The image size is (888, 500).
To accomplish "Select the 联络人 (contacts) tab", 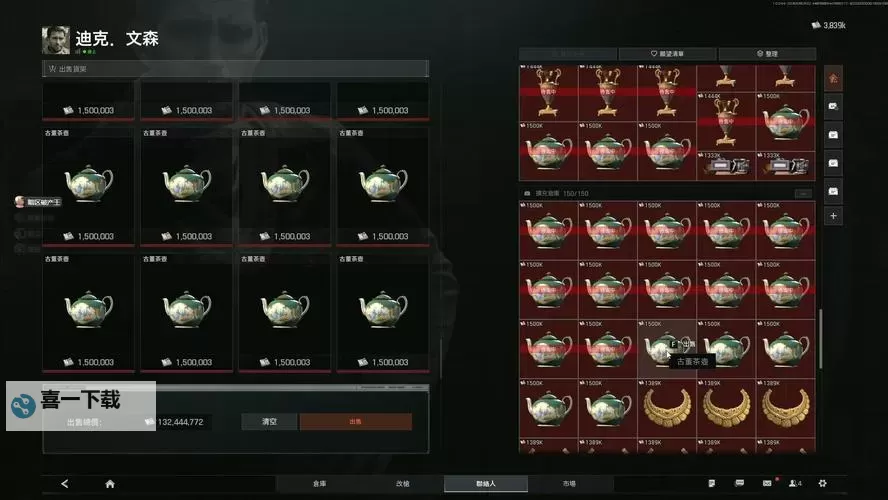I will (485, 483).
